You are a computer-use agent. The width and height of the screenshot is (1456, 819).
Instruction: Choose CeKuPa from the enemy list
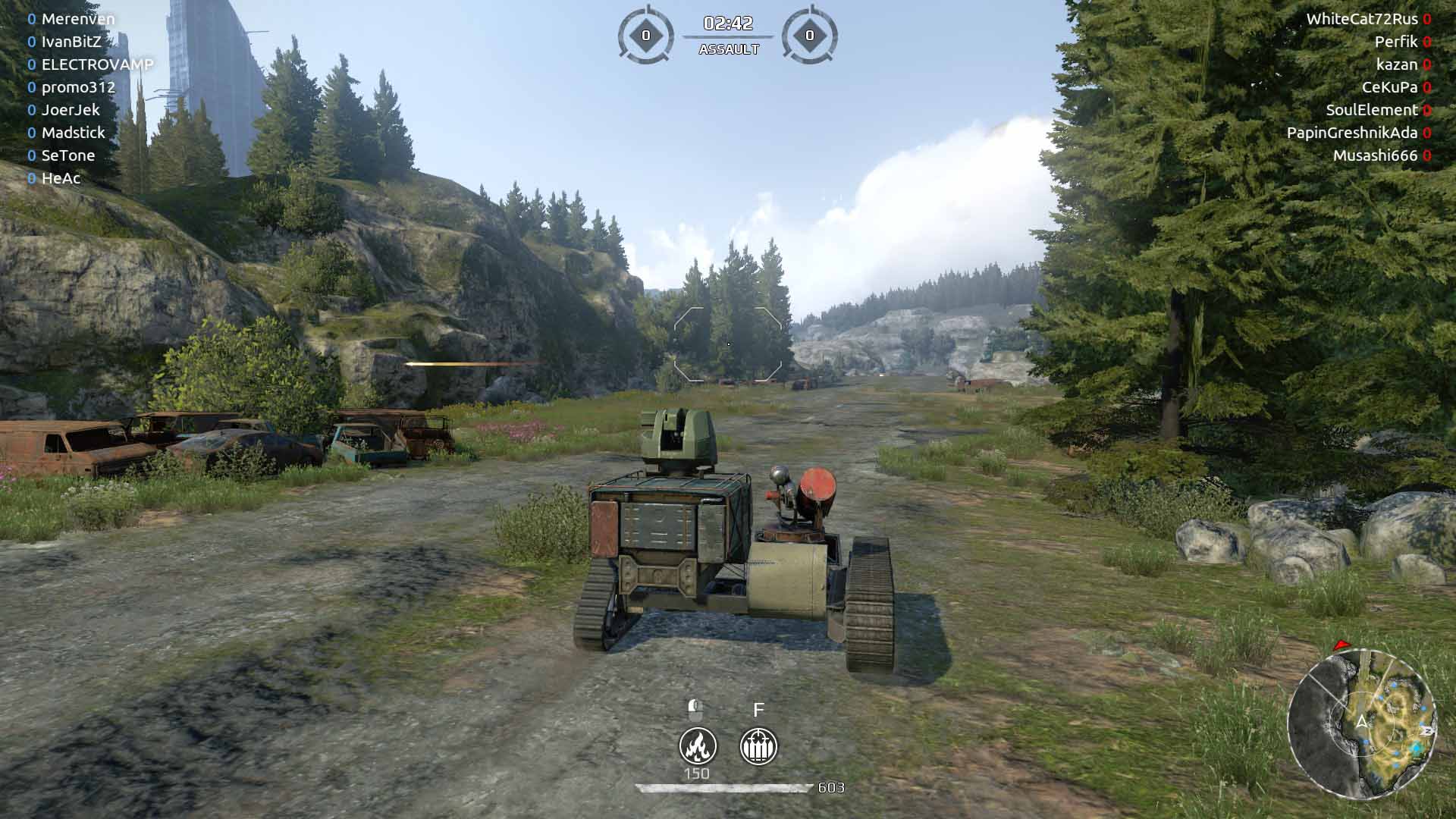pos(1389,87)
